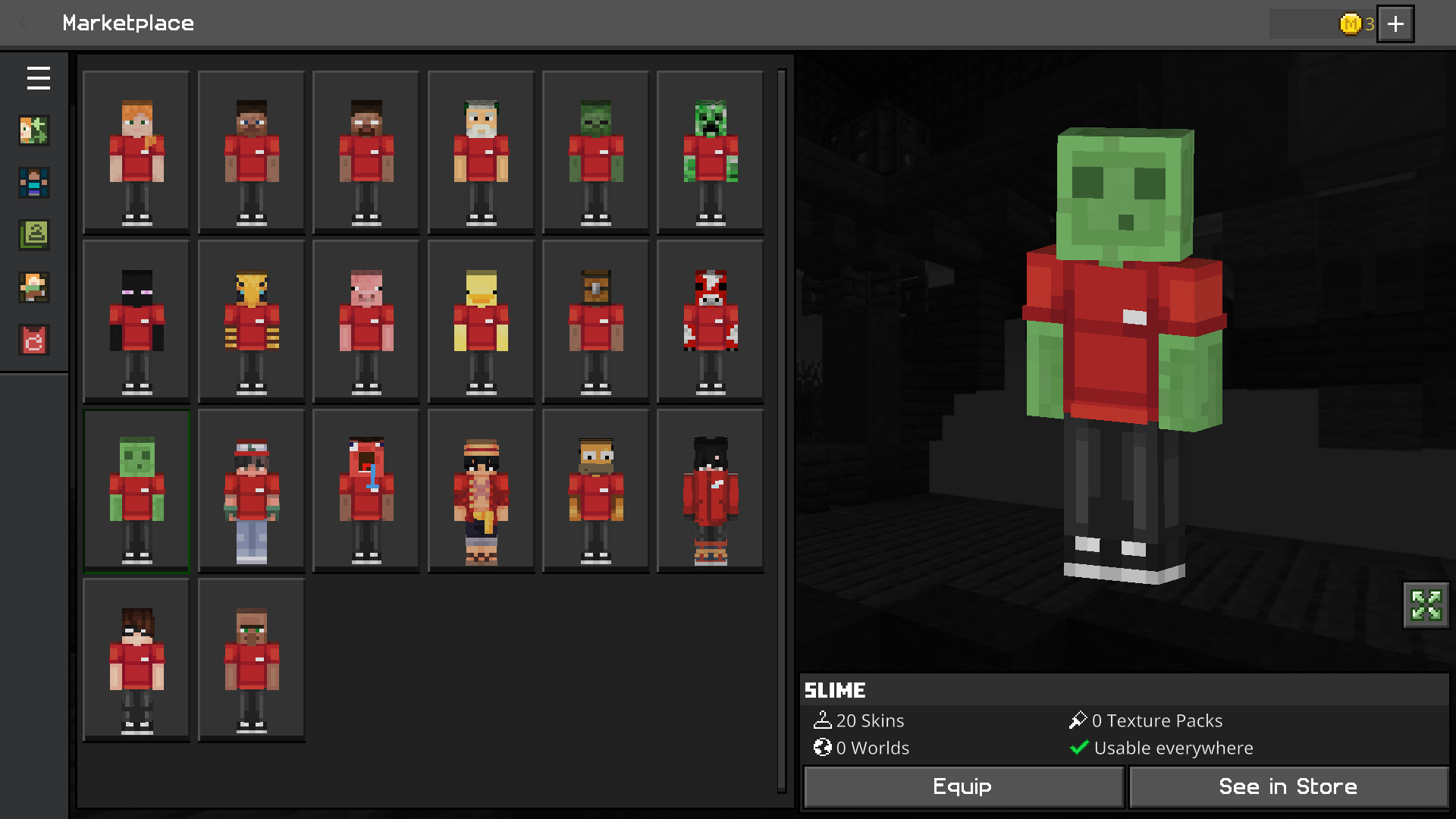Screen dimensions: 1456x819
Task: Click the skin icon beside 20 Skins
Action: point(822,720)
